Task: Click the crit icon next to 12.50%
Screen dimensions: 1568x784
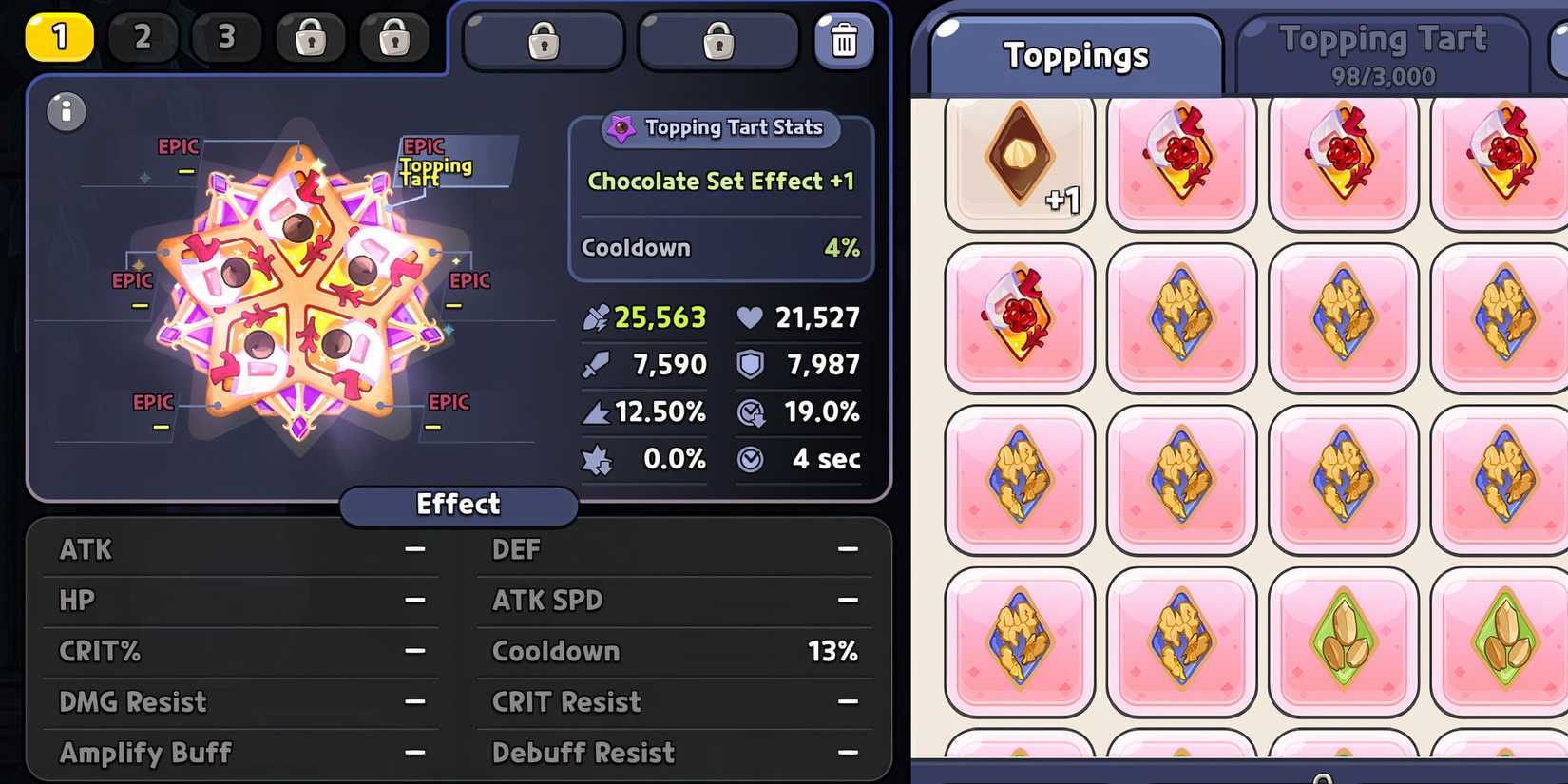Action: point(599,411)
